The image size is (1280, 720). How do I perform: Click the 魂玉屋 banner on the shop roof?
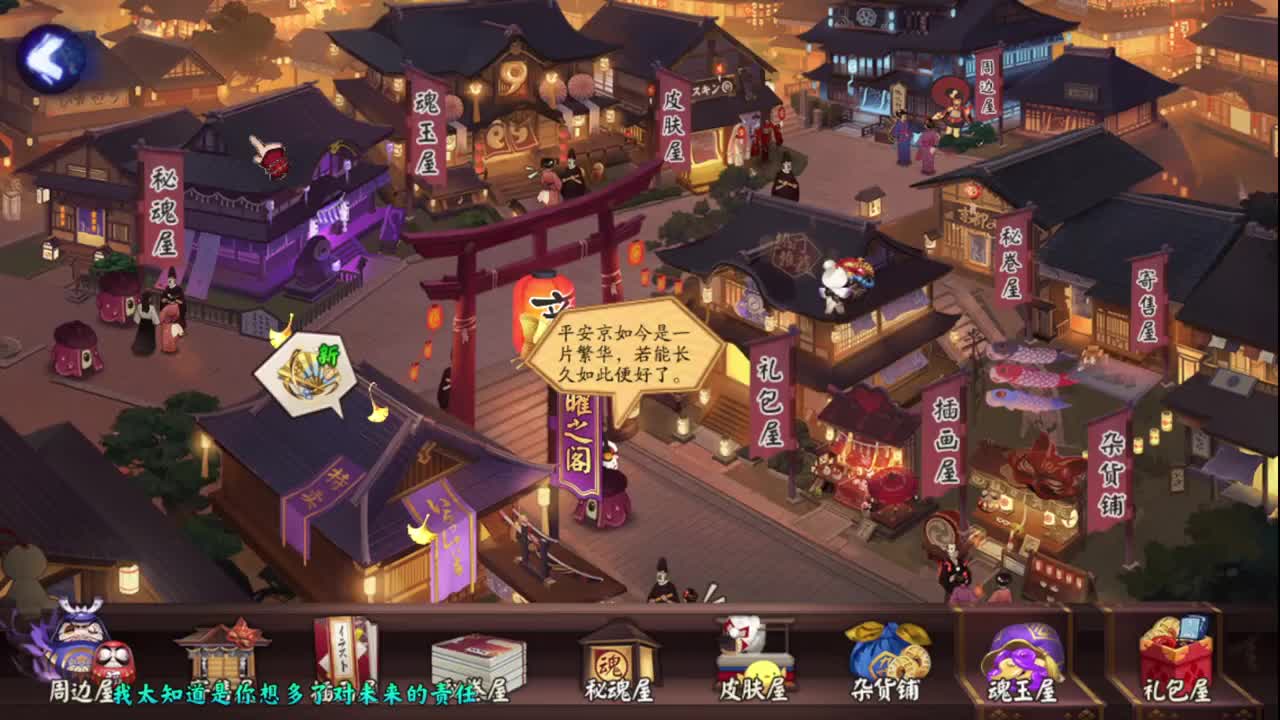428,130
